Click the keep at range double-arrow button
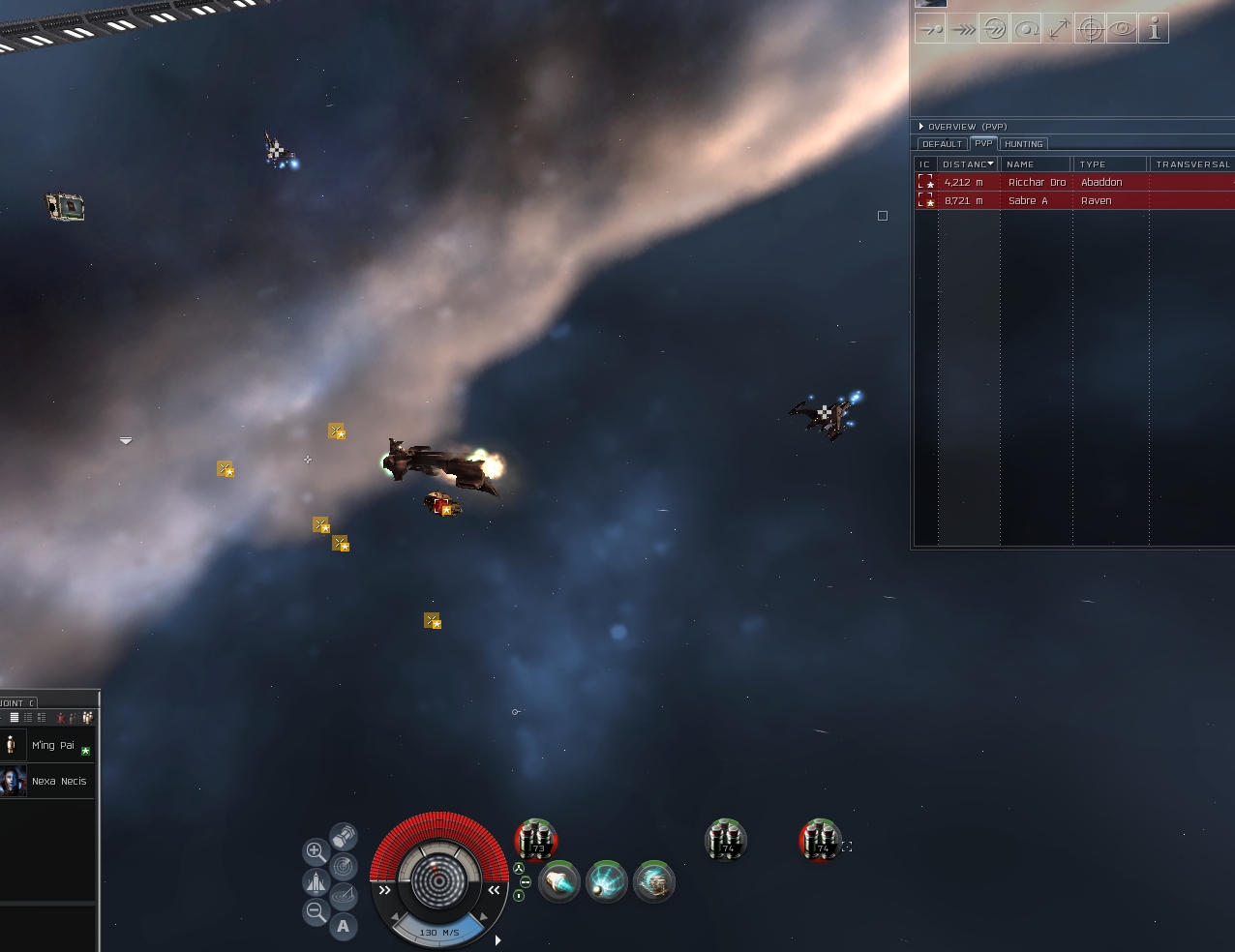This screenshot has height=952, width=1235. [x=1058, y=29]
